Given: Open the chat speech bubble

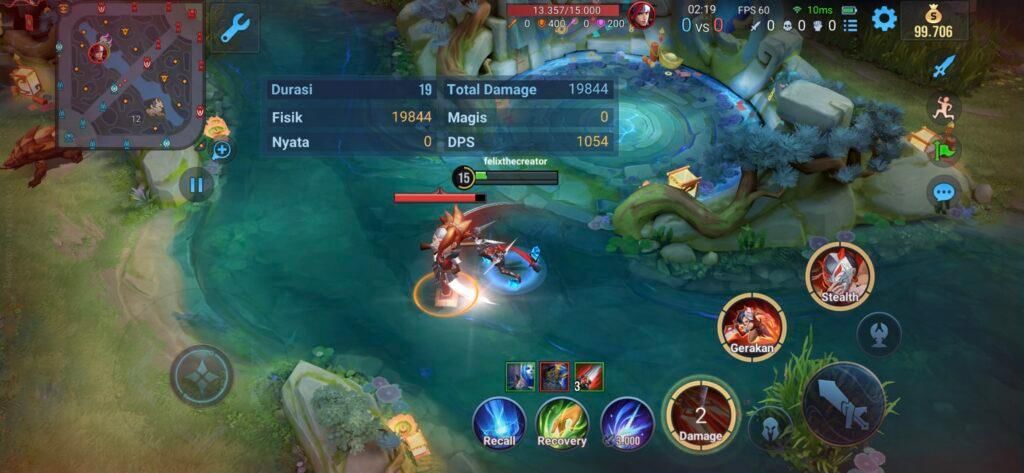Looking at the screenshot, I should tap(943, 193).
